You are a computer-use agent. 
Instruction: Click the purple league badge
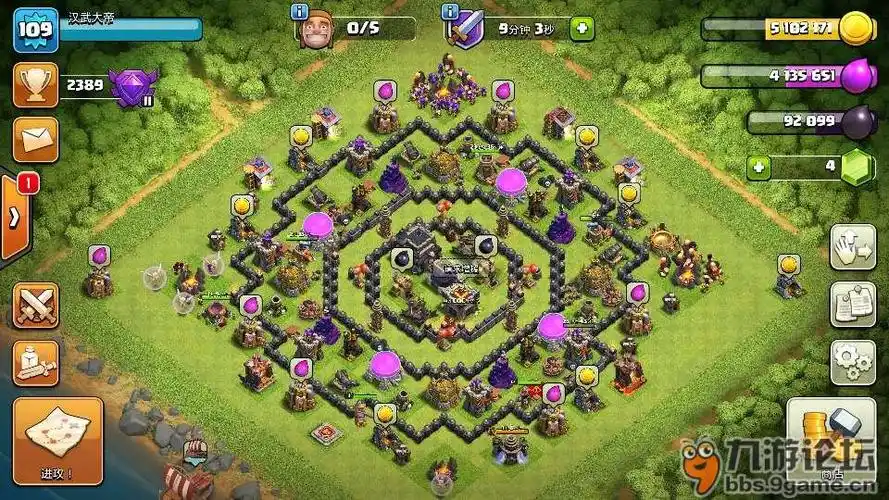point(133,88)
